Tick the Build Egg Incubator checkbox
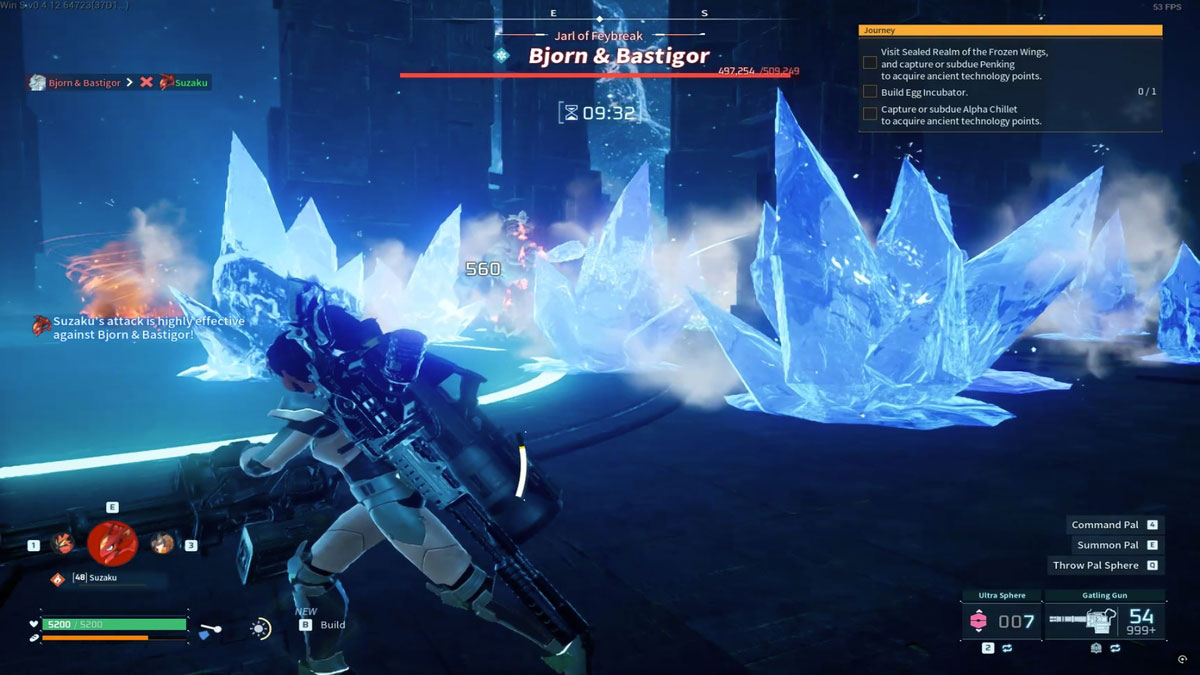The height and width of the screenshot is (675, 1200). 870,92
